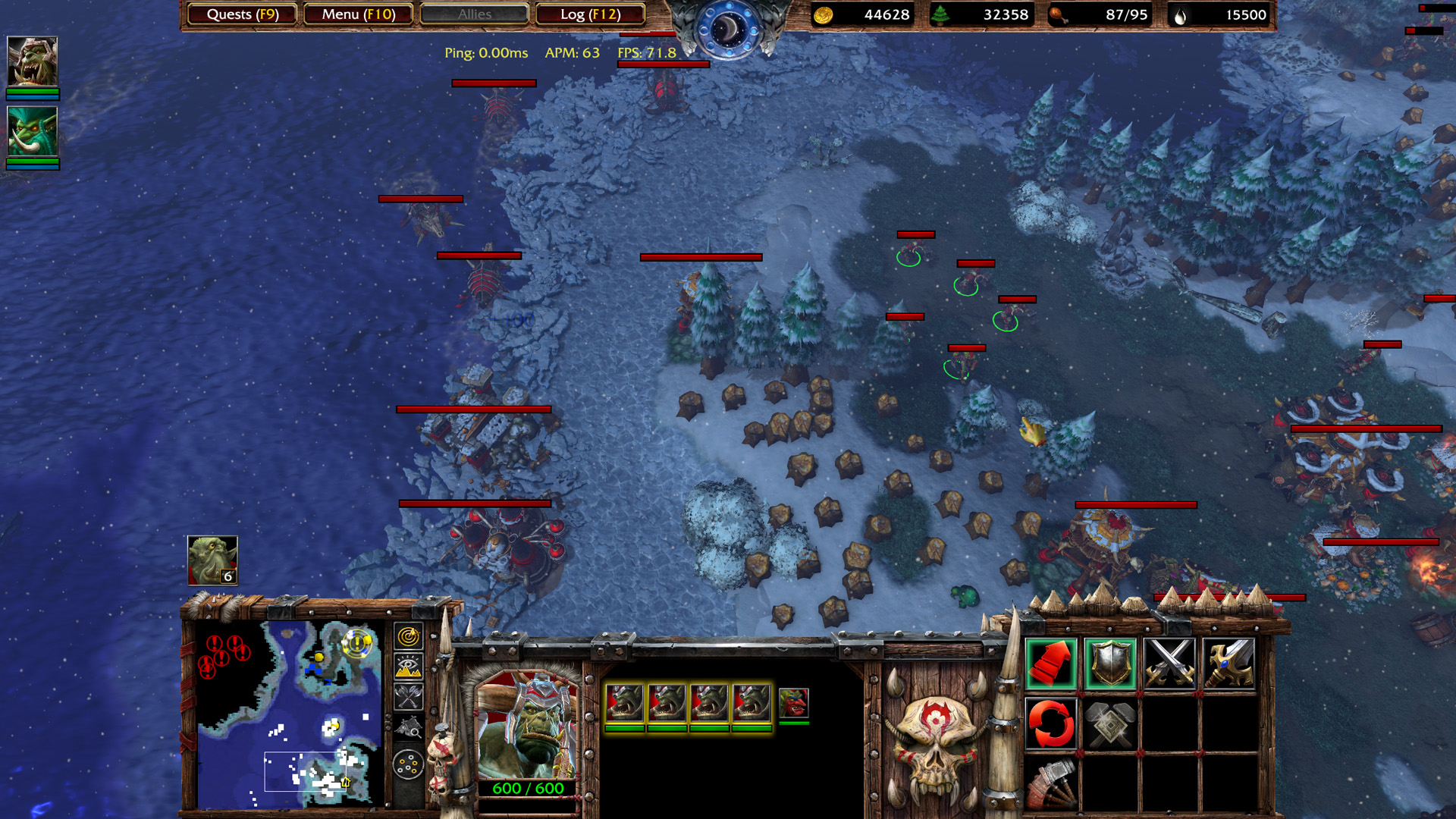
Task: Choose the Stop command shield icon
Action: click(1109, 664)
